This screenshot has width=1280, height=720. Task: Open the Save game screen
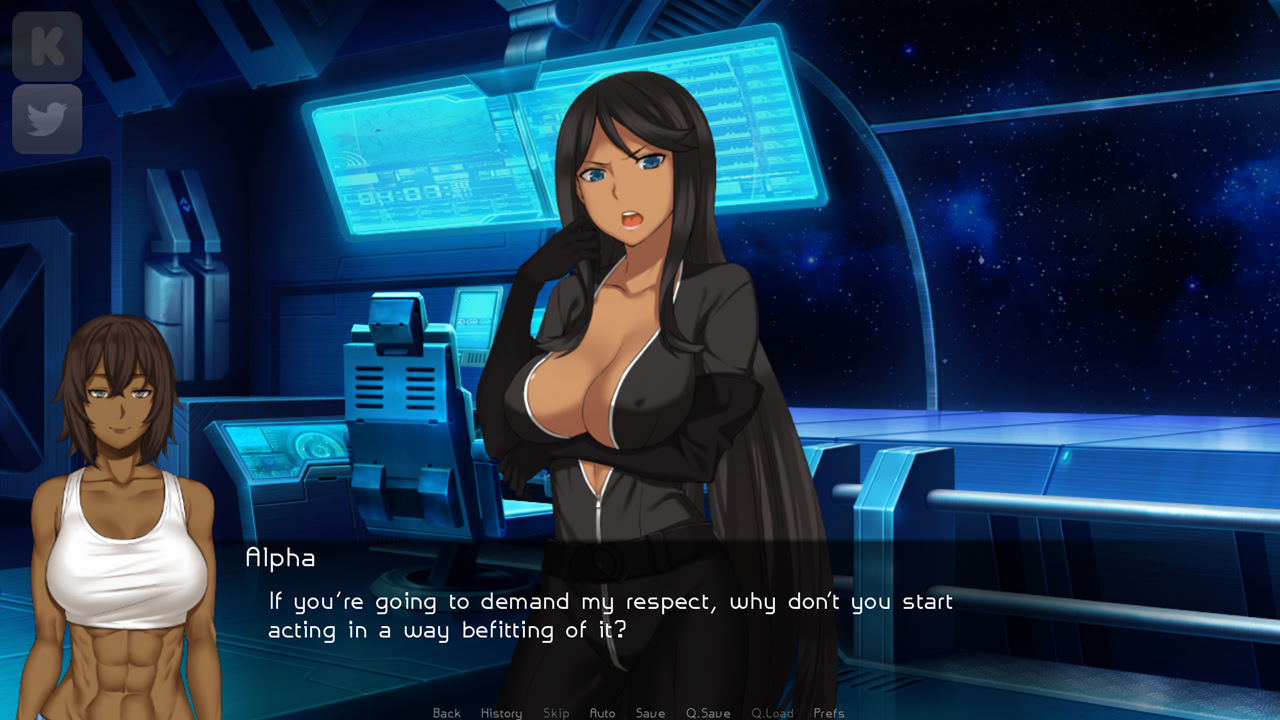(650, 713)
